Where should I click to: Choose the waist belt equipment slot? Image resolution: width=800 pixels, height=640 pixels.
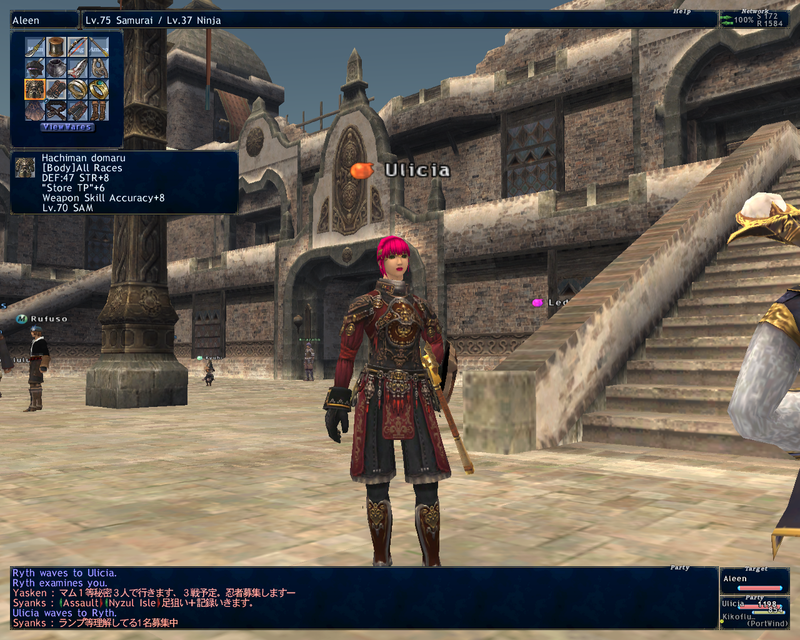(55, 109)
